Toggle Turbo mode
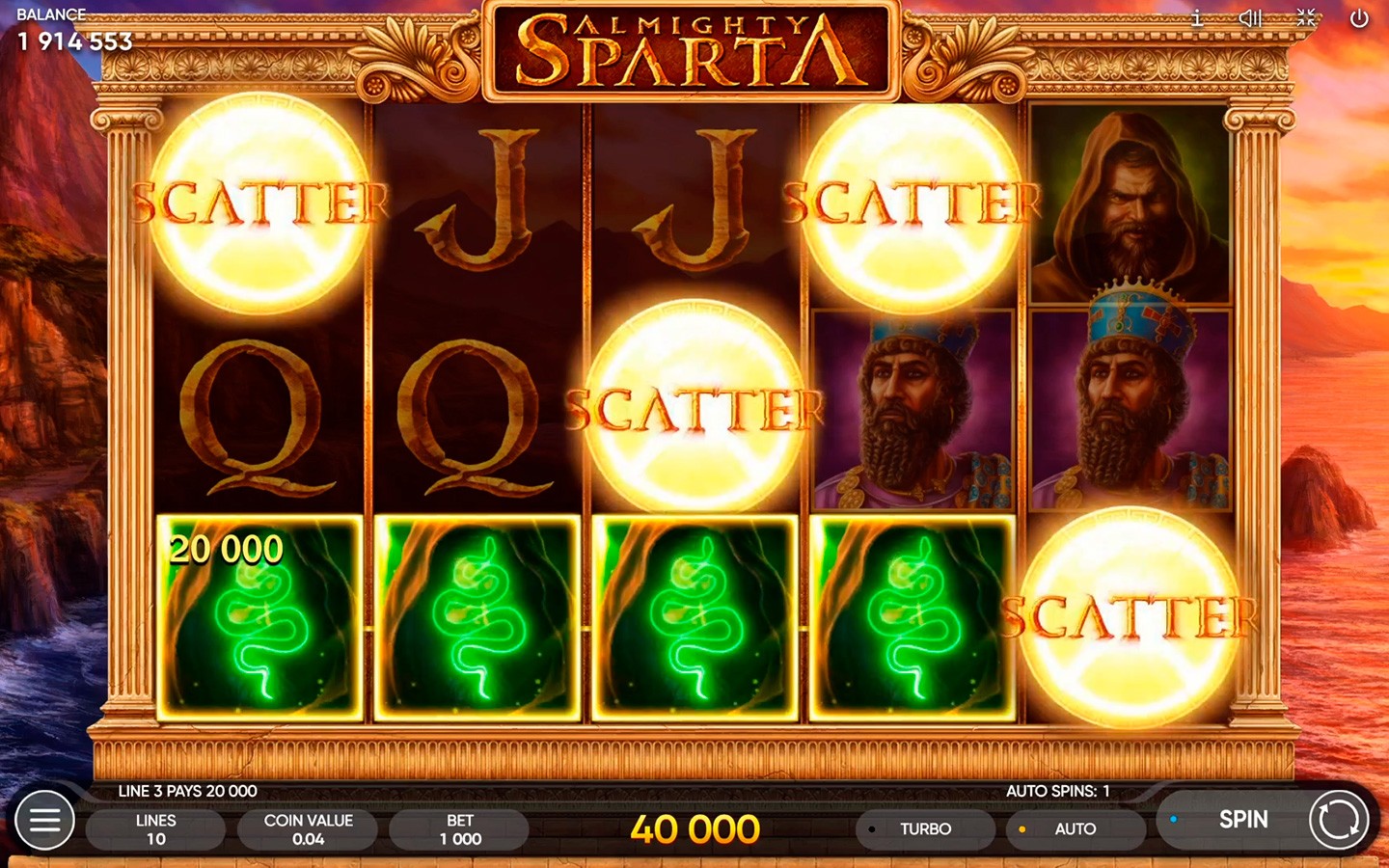The image size is (1389, 868). tap(924, 829)
